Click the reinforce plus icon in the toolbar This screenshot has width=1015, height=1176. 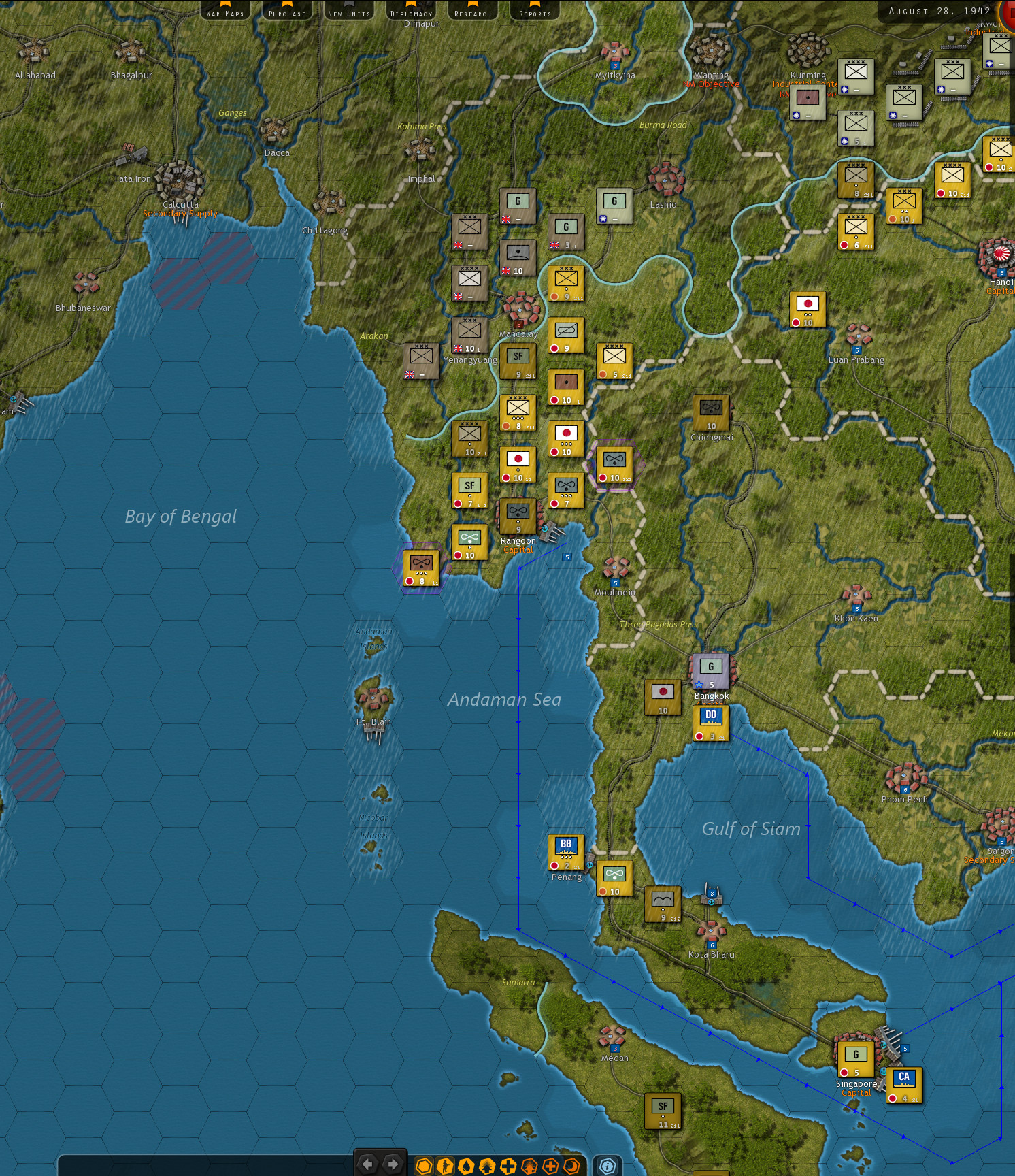pyautogui.click(x=507, y=1165)
